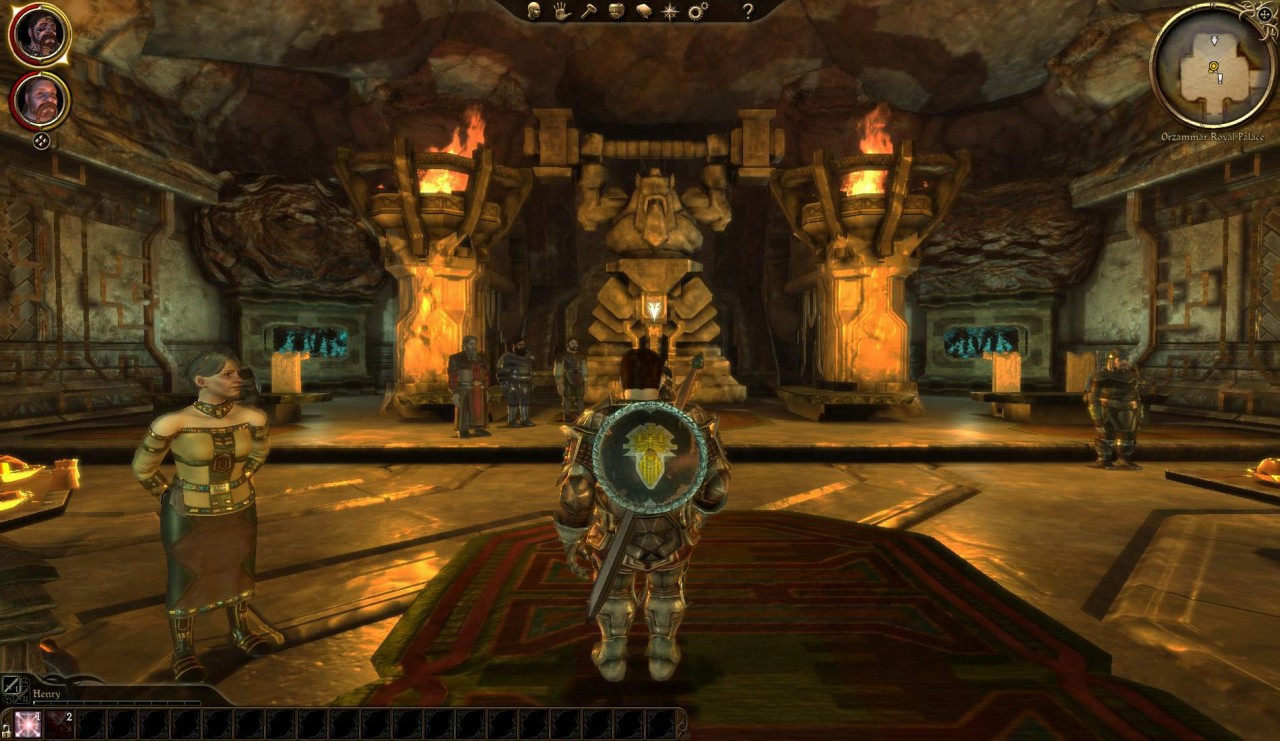The image size is (1280, 741).
Task: Activate the glowing ability in quickslot 1
Action: coord(27,725)
